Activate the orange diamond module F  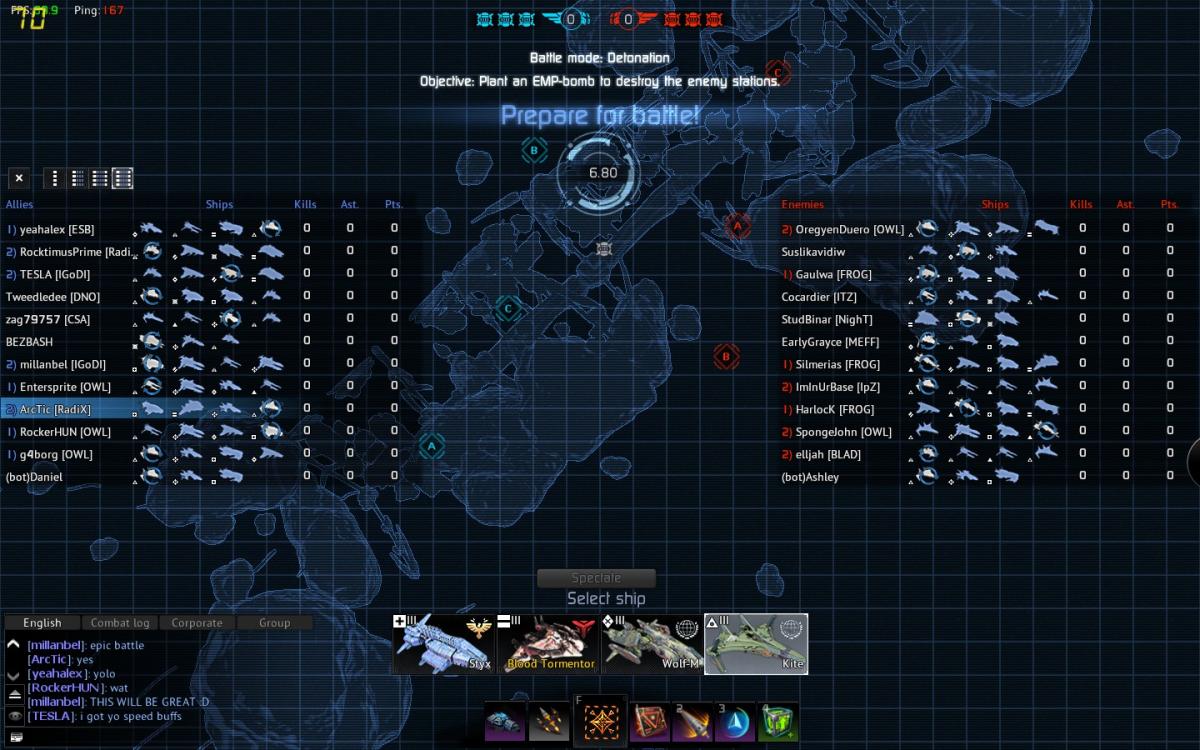pyautogui.click(x=601, y=722)
